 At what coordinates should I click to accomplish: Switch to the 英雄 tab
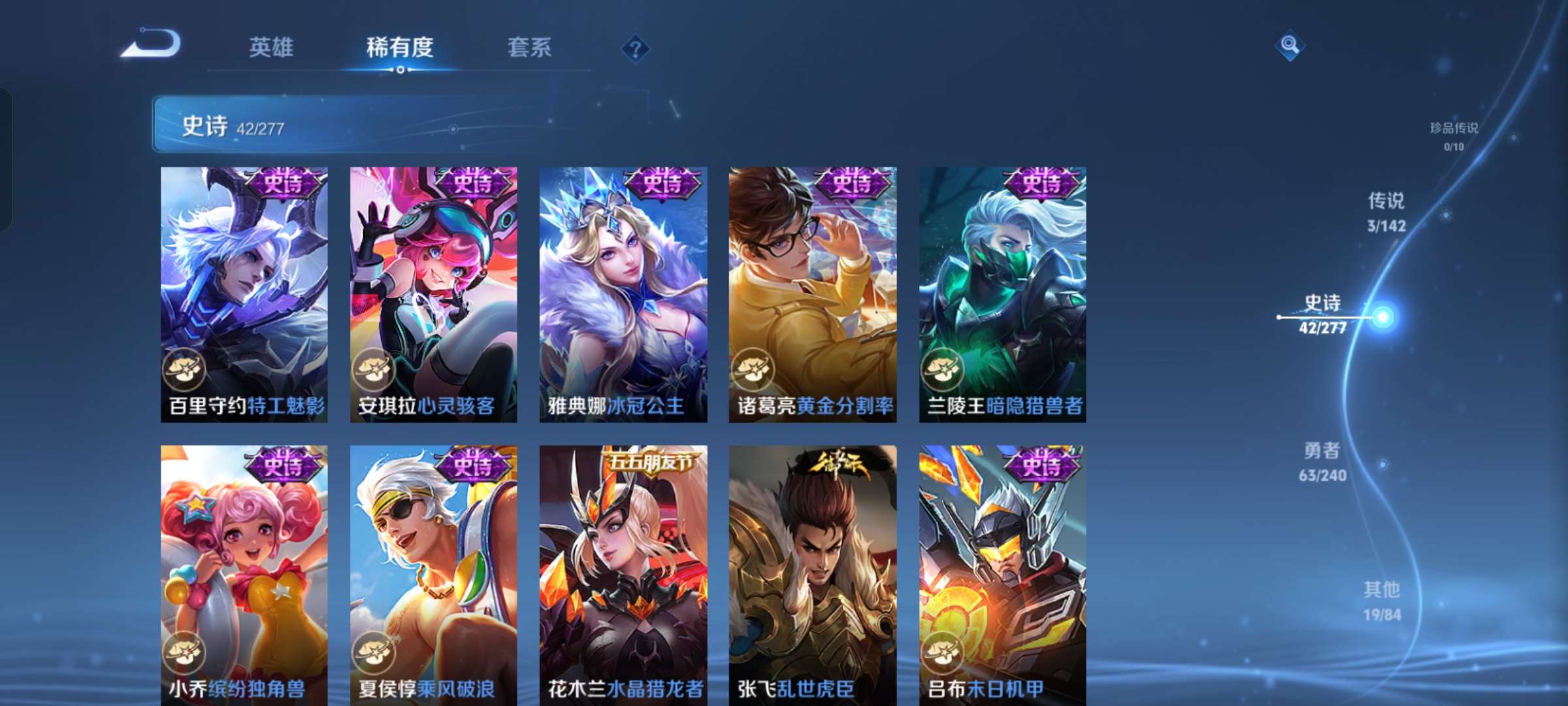[x=272, y=48]
